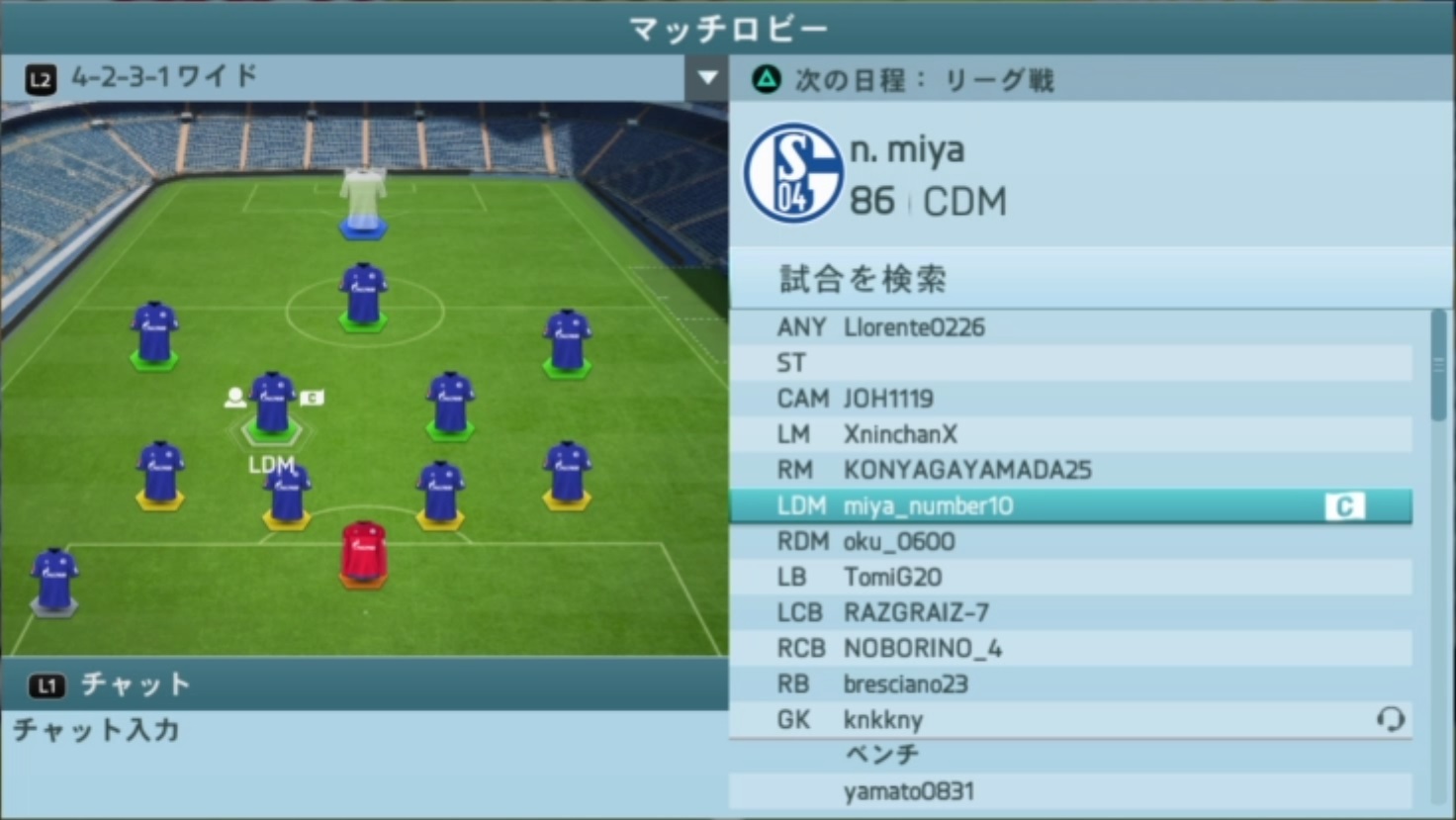Choose the empty ST position row
This screenshot has height=820, width=1456.
tap(1070, 363)
